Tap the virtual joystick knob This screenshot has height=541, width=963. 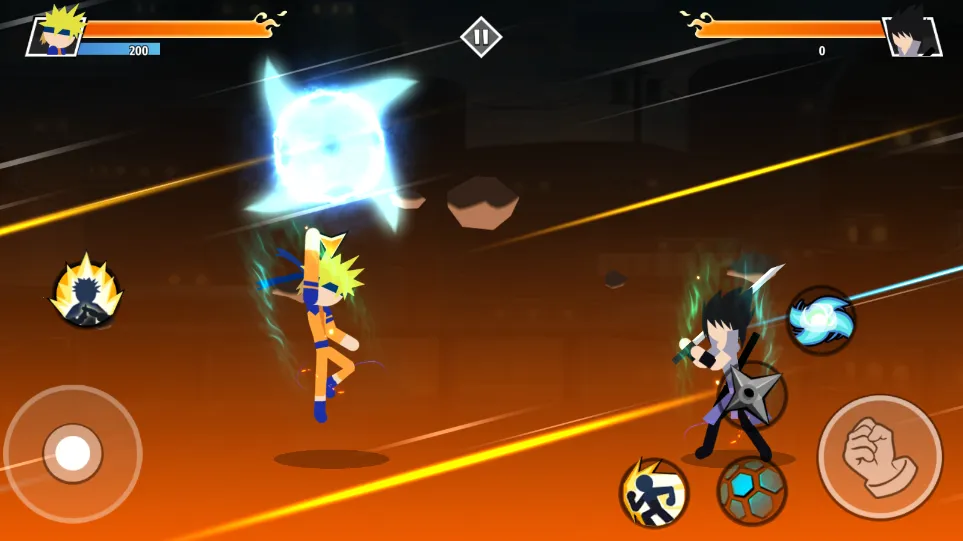pos(73,453)
